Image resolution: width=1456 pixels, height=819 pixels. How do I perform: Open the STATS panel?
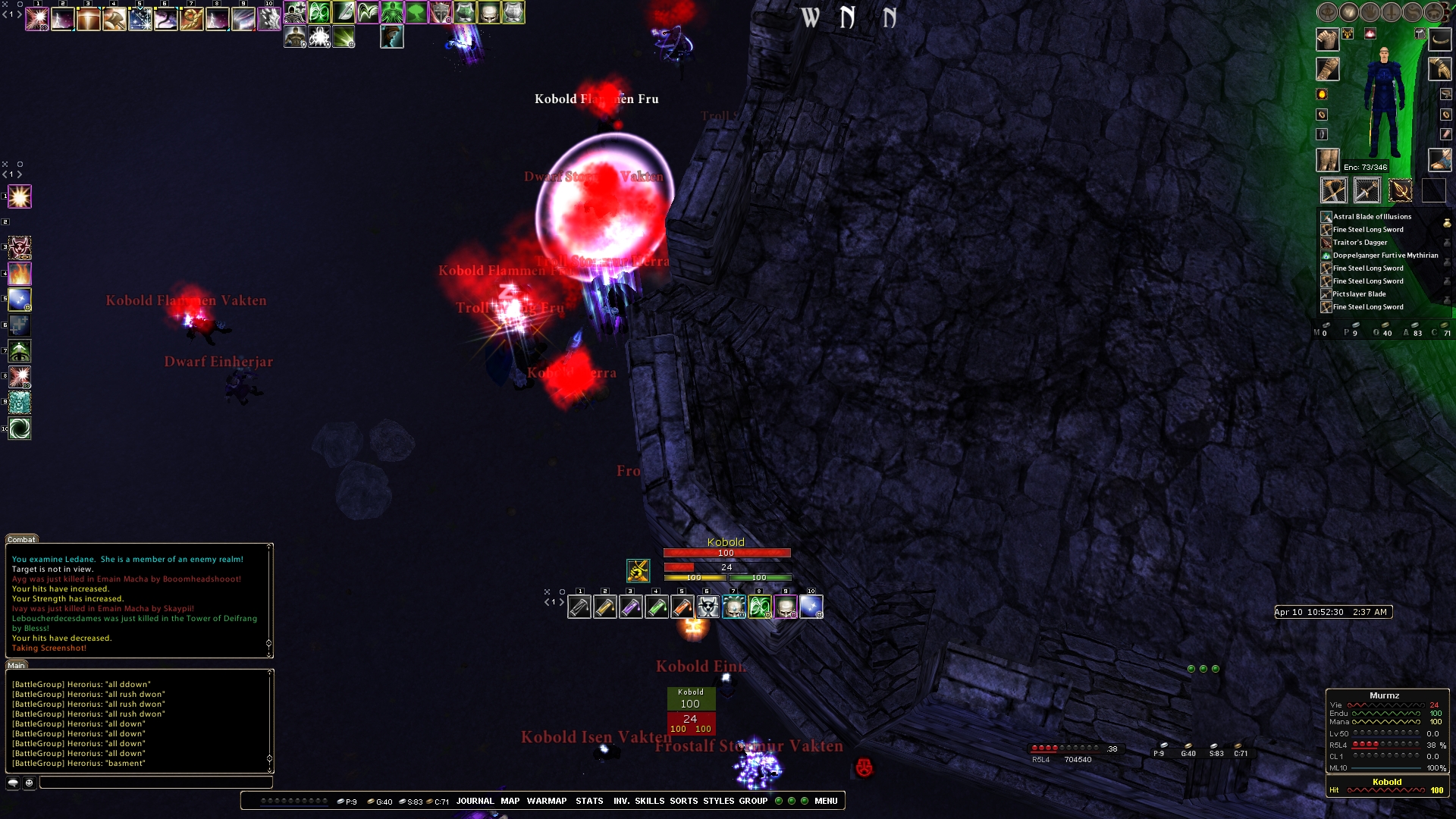coord(589,801)
